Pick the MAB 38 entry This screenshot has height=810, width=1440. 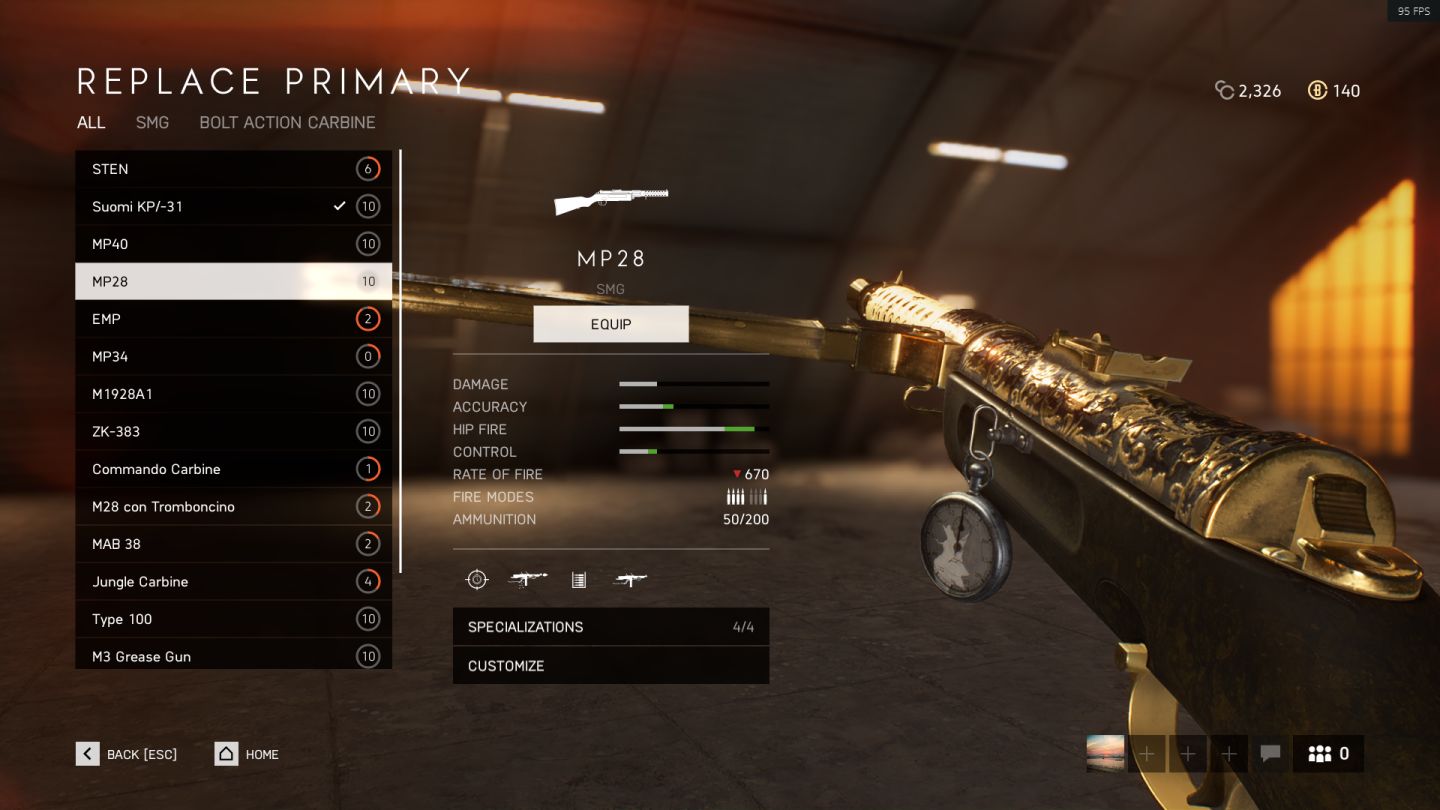(x=233, y=544)
